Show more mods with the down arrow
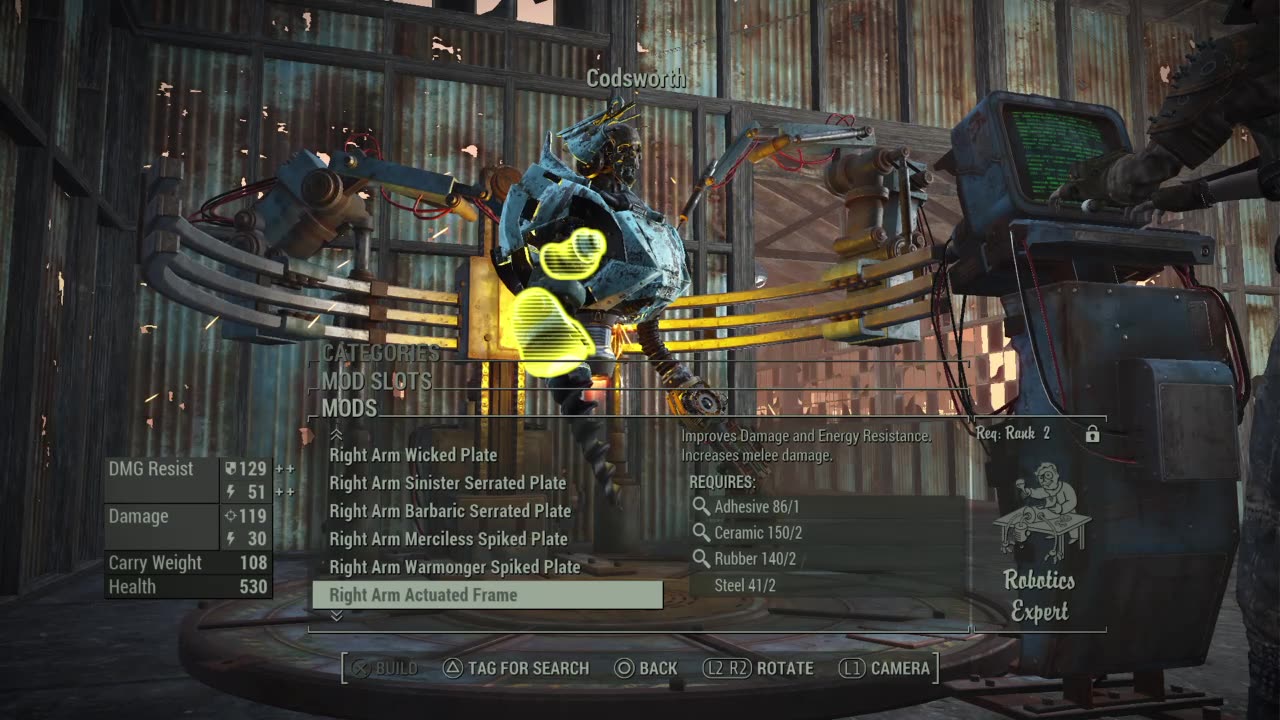 point(336,616)
